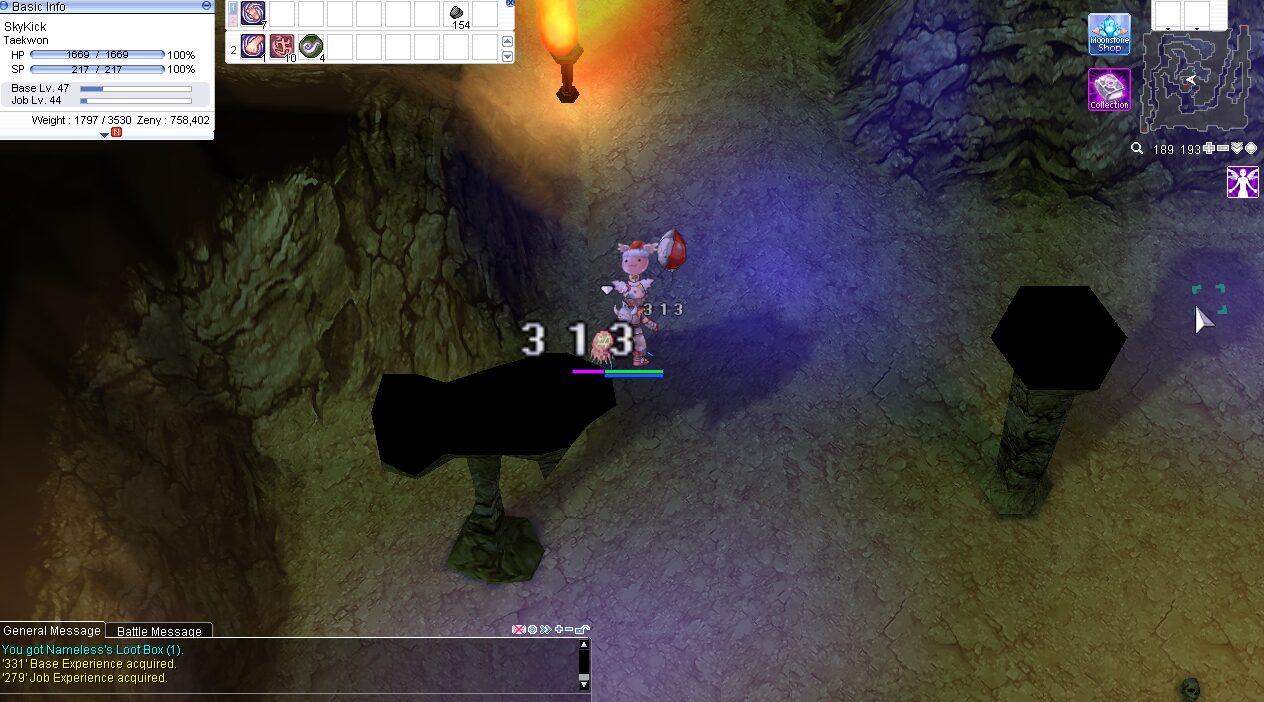The width and height of the screenshot is (1264, 702).
Task: Click the chat scrollbar down arrow
Action: pos(584,682)
